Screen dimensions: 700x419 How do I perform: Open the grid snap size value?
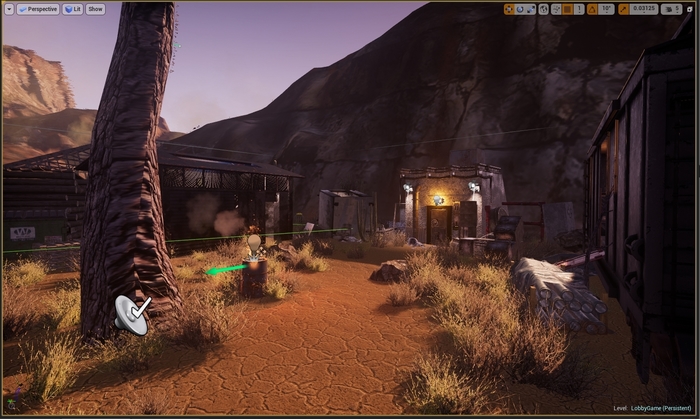pyautogui.click(x=580, y=9)
